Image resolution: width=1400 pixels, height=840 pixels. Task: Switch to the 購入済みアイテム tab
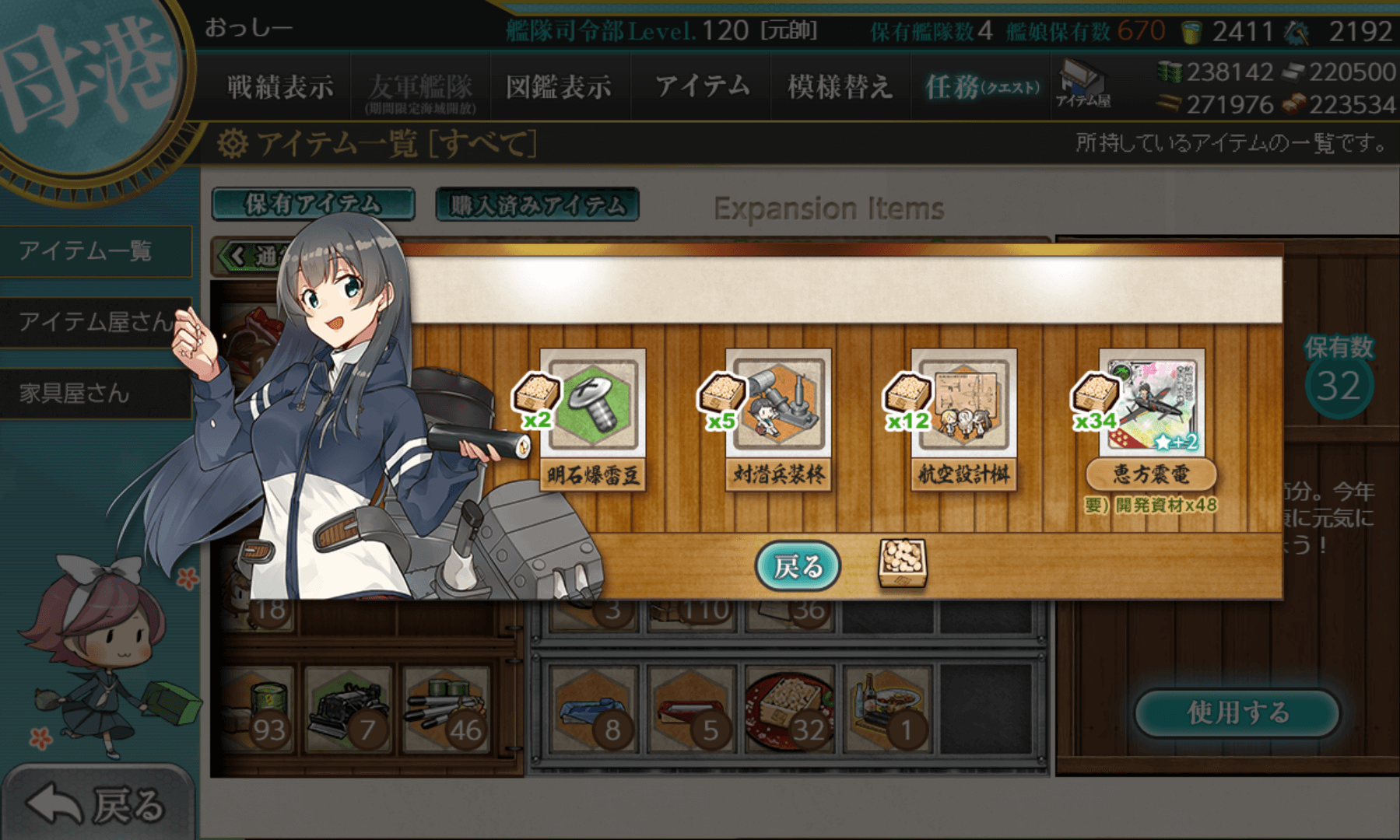pos(537,205)
